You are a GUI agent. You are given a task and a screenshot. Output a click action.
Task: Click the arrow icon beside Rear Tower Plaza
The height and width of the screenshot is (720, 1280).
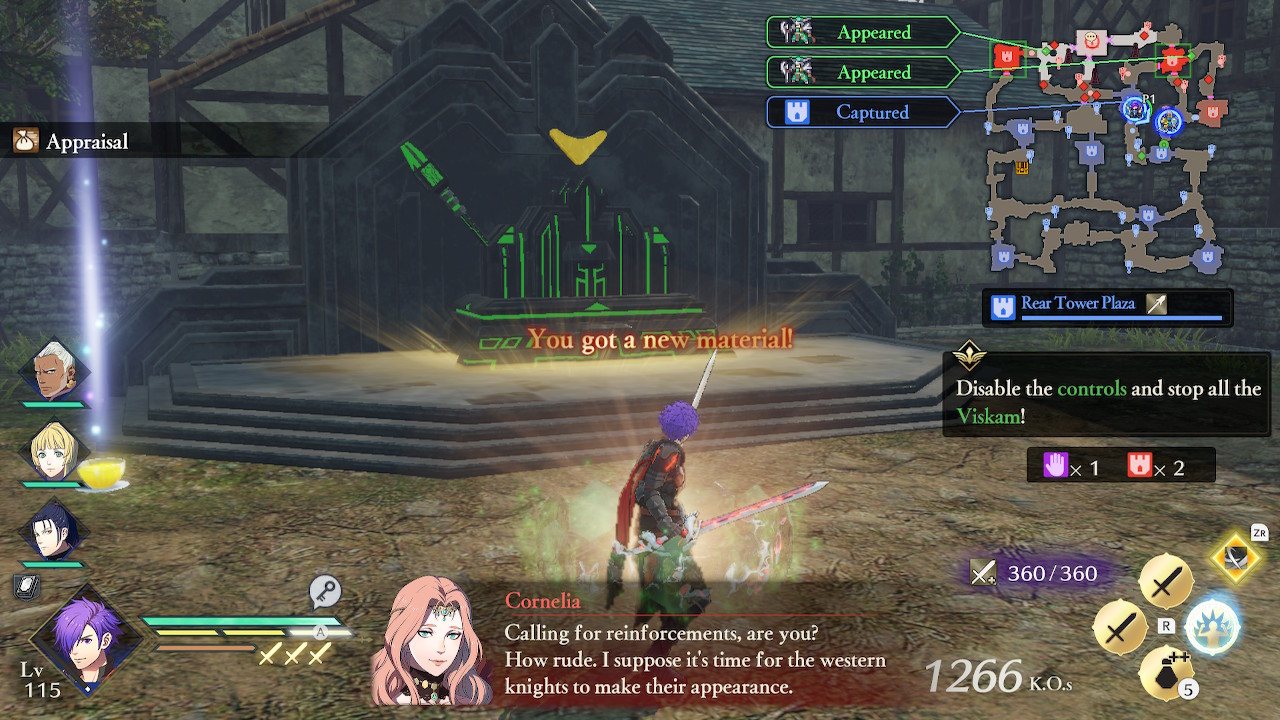1156,303
